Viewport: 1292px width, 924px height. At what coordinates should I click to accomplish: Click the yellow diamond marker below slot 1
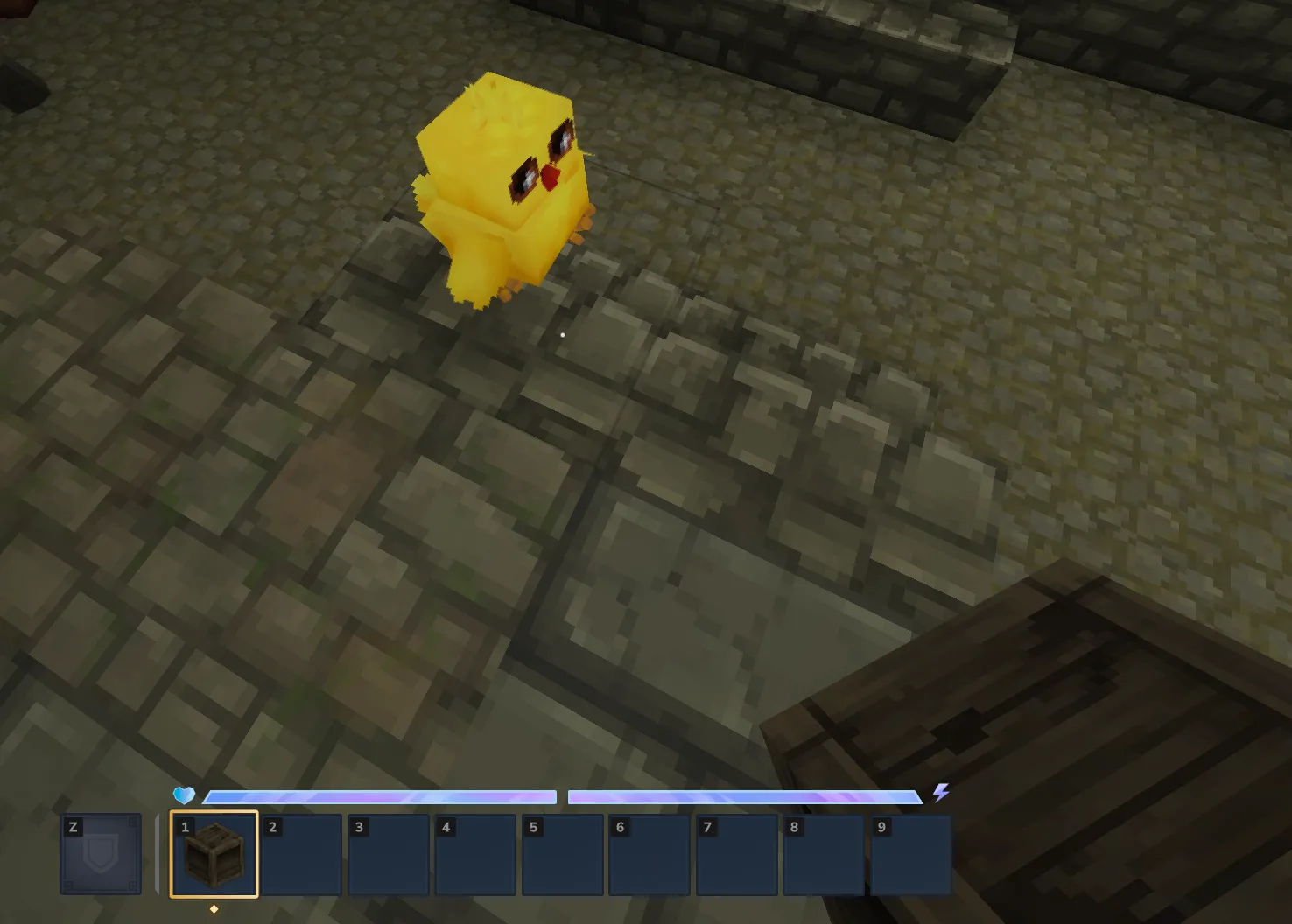coord(214,907)
